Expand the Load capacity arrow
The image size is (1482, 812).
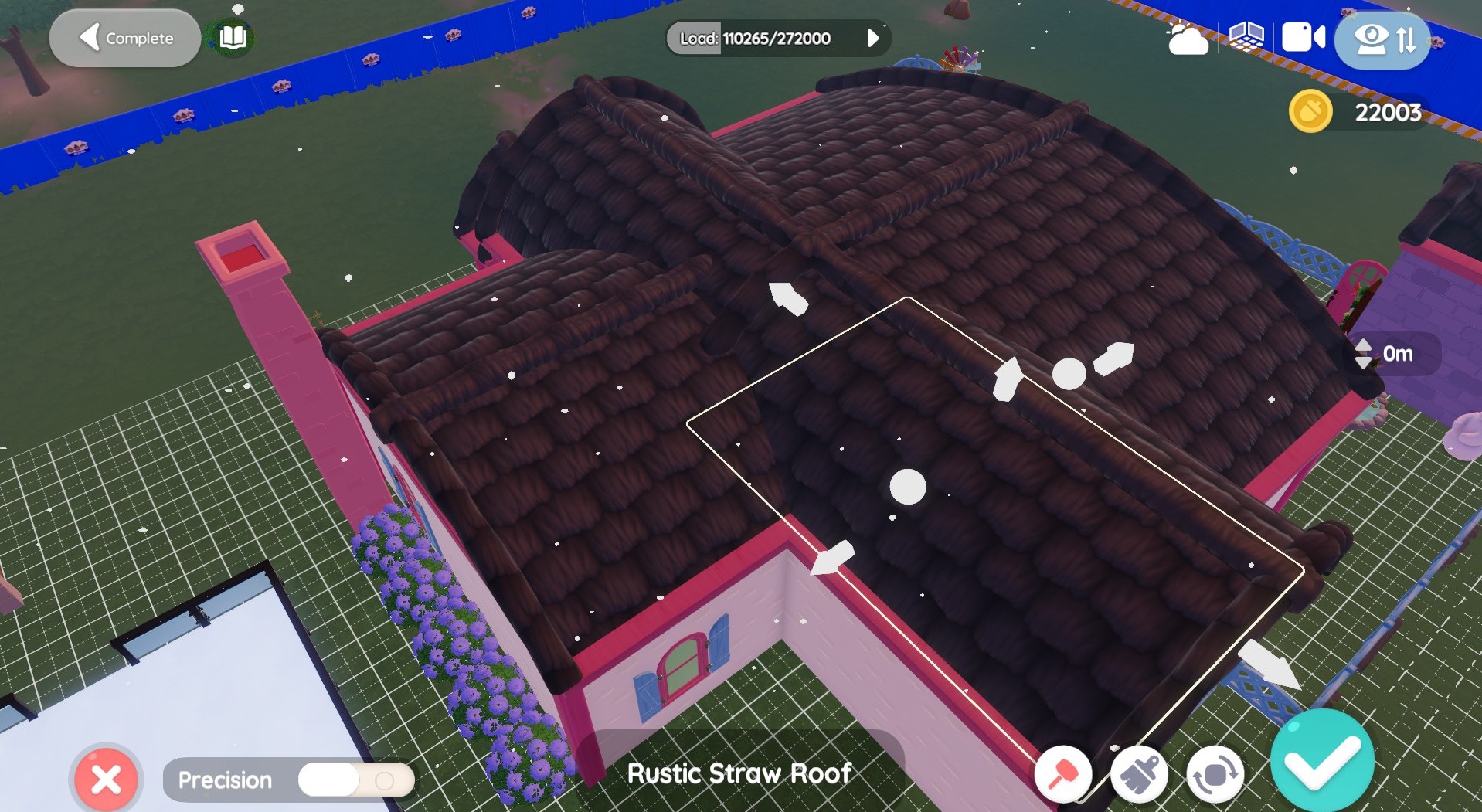872,38
